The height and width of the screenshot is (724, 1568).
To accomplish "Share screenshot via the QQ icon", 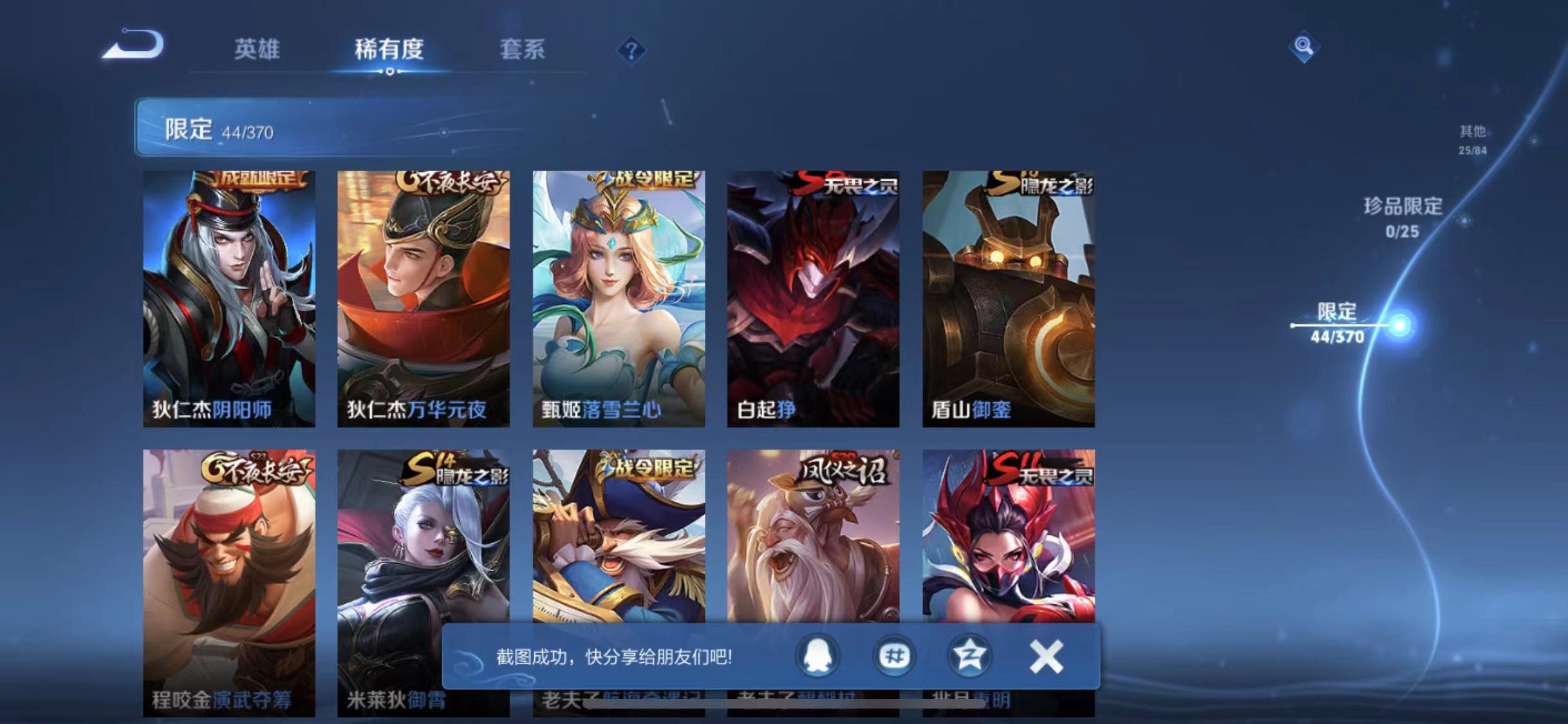I will tap(816, 656).
